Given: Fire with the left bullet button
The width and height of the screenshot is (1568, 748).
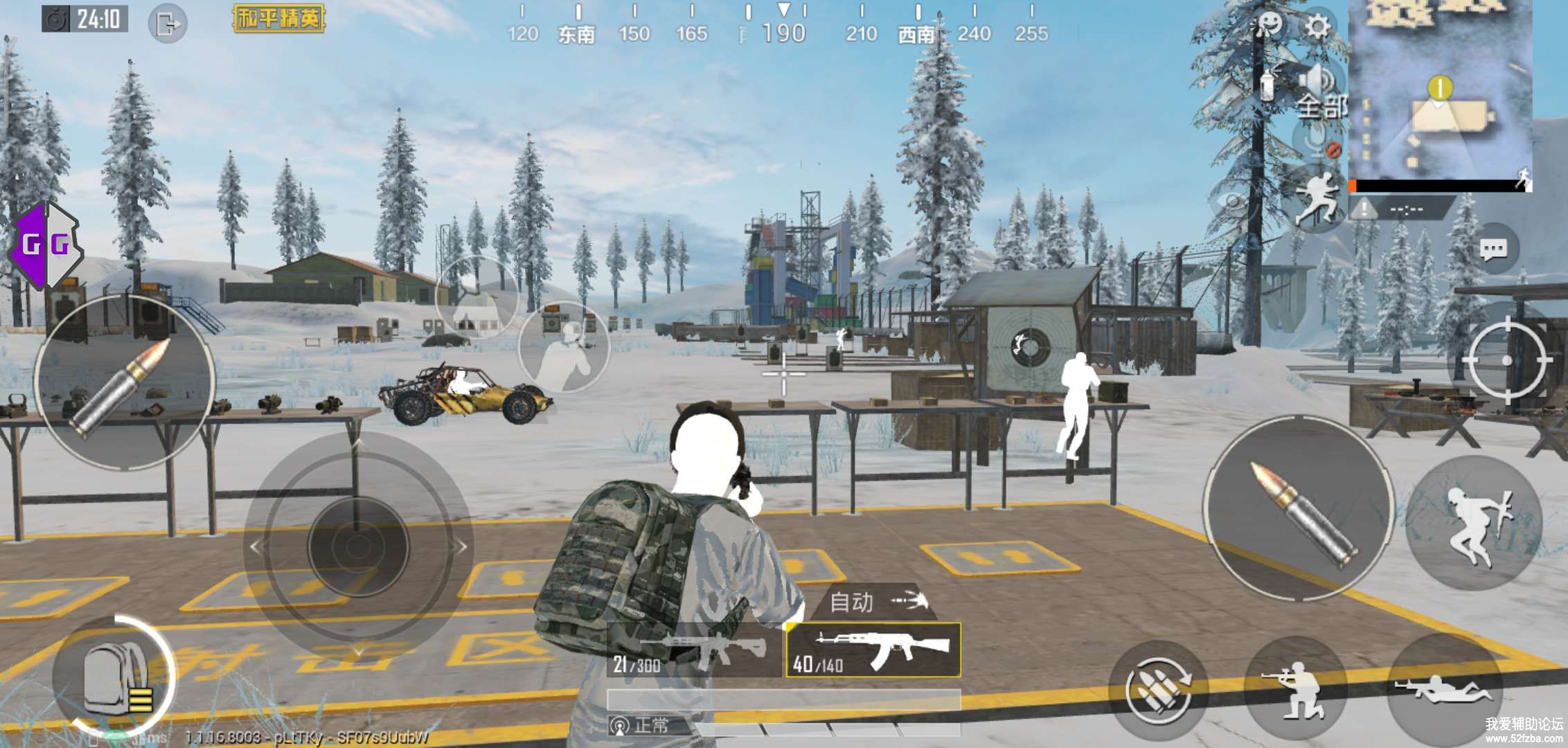Looking at the screenshot, I should pos(125,383).
